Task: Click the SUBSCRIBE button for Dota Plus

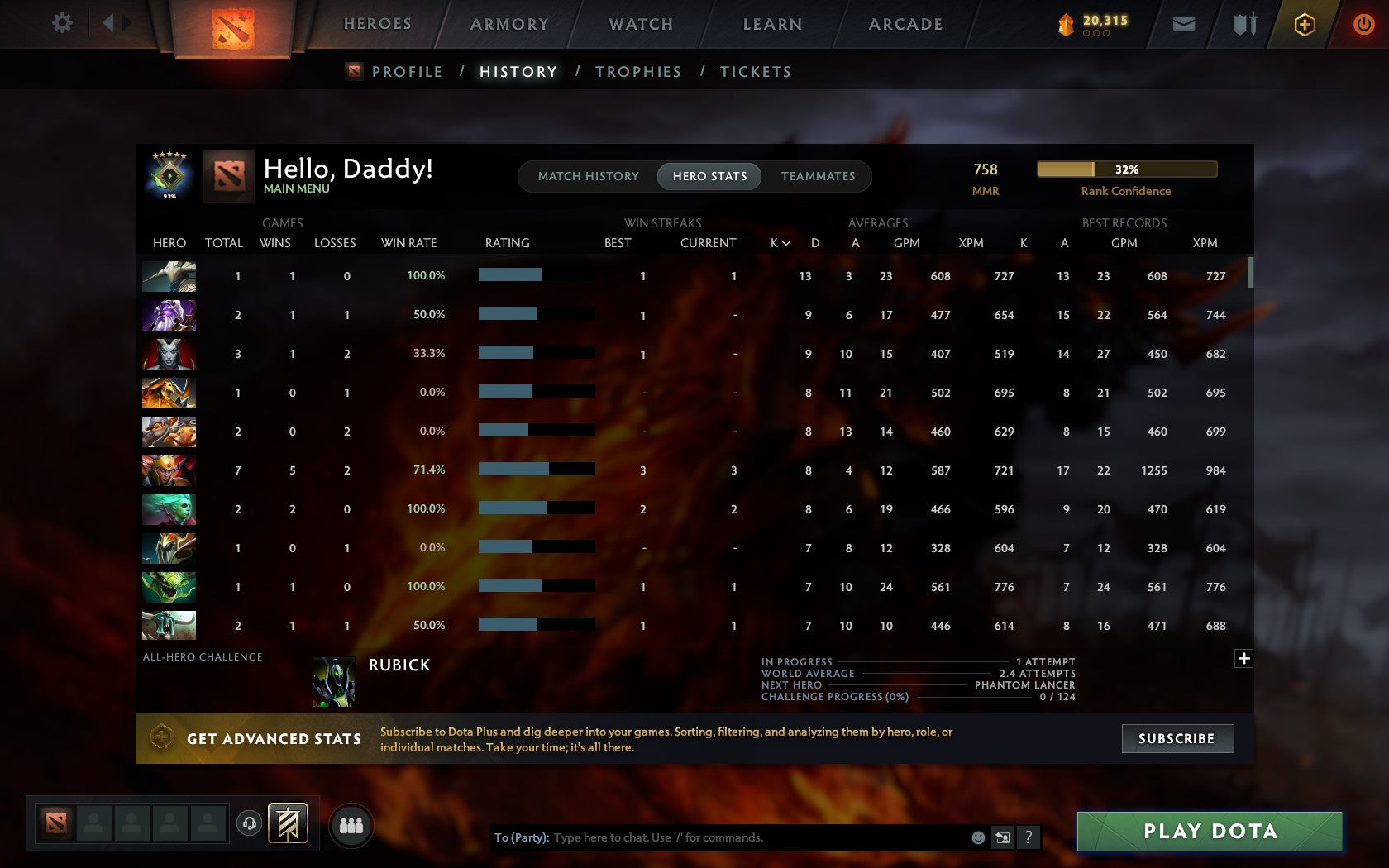Action: [x=1177, y=738]
